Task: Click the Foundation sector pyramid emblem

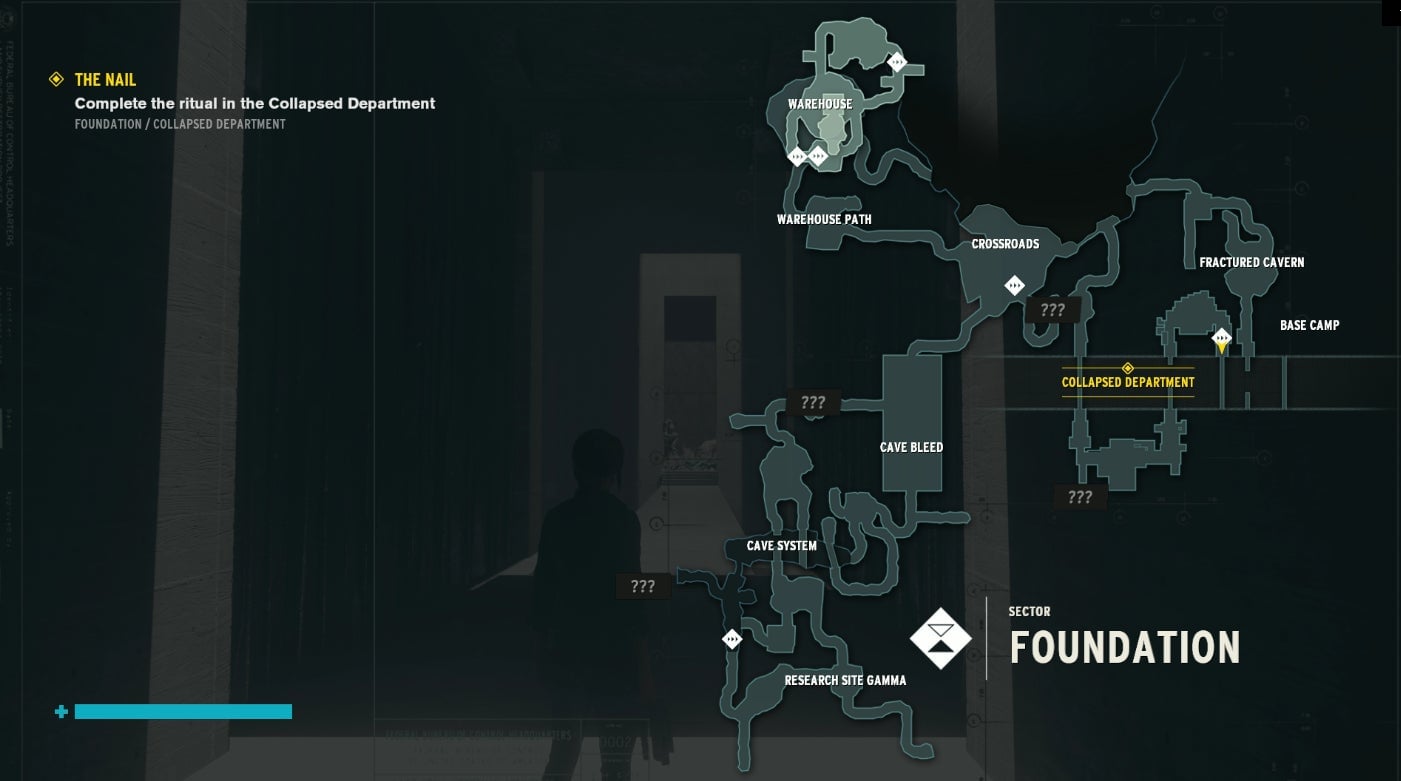Action: (939, 637)
